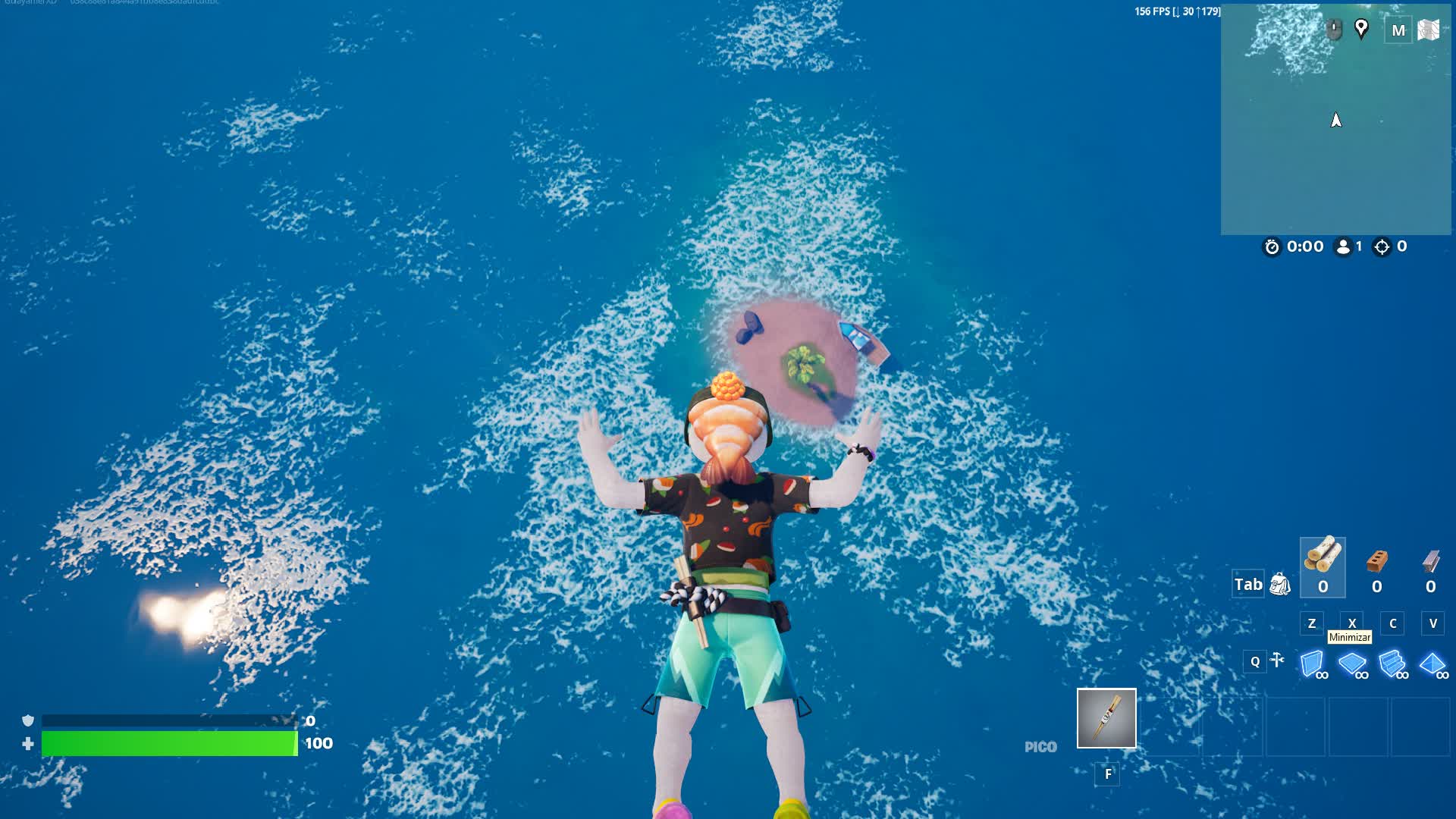Click the V key slot indicator
This screenshot has width=1456, height=819.
tap(1432, 623)
